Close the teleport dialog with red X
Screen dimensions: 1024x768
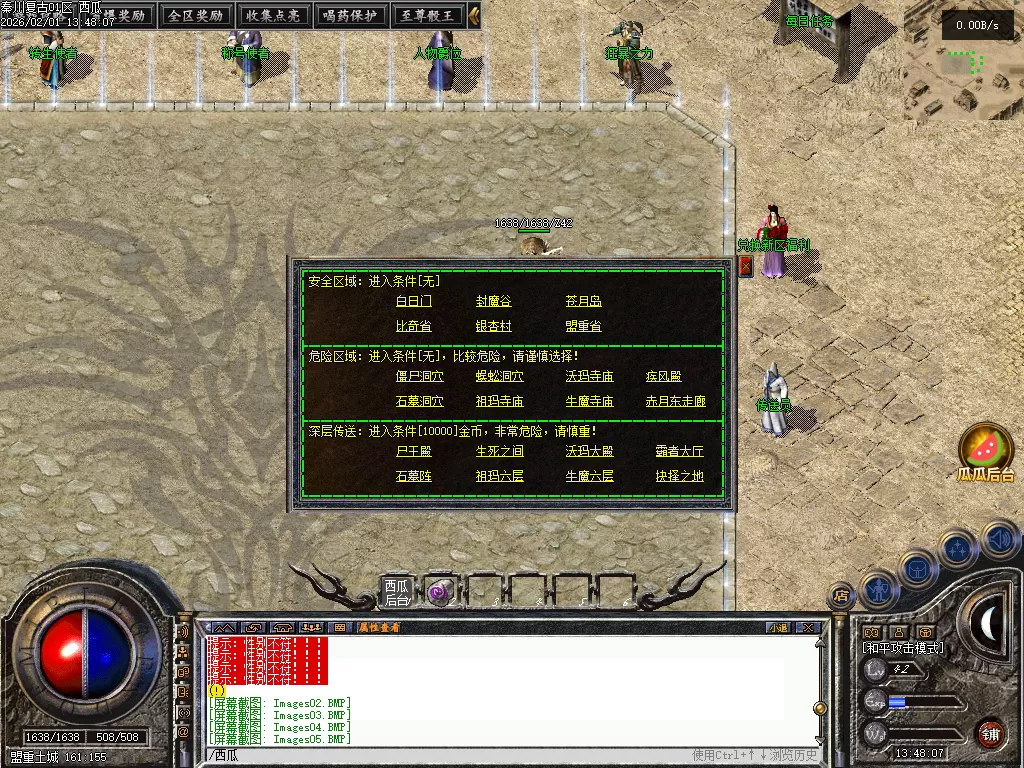pos(745,266)
